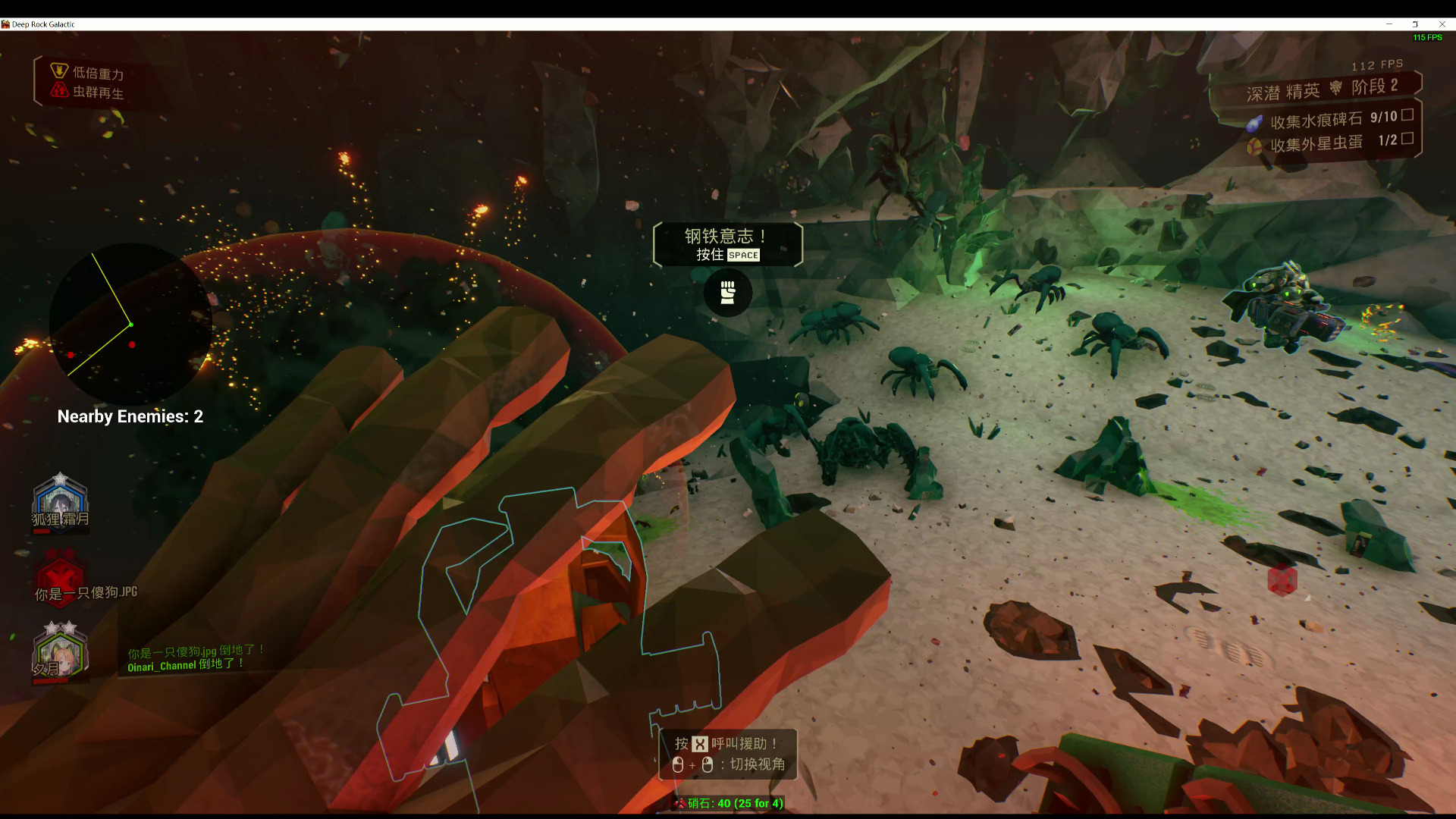Minimize the game window
Image resolution: width=1456 pixels, height=819 pixels.
pyautogui.click(x=1389, y=24)
